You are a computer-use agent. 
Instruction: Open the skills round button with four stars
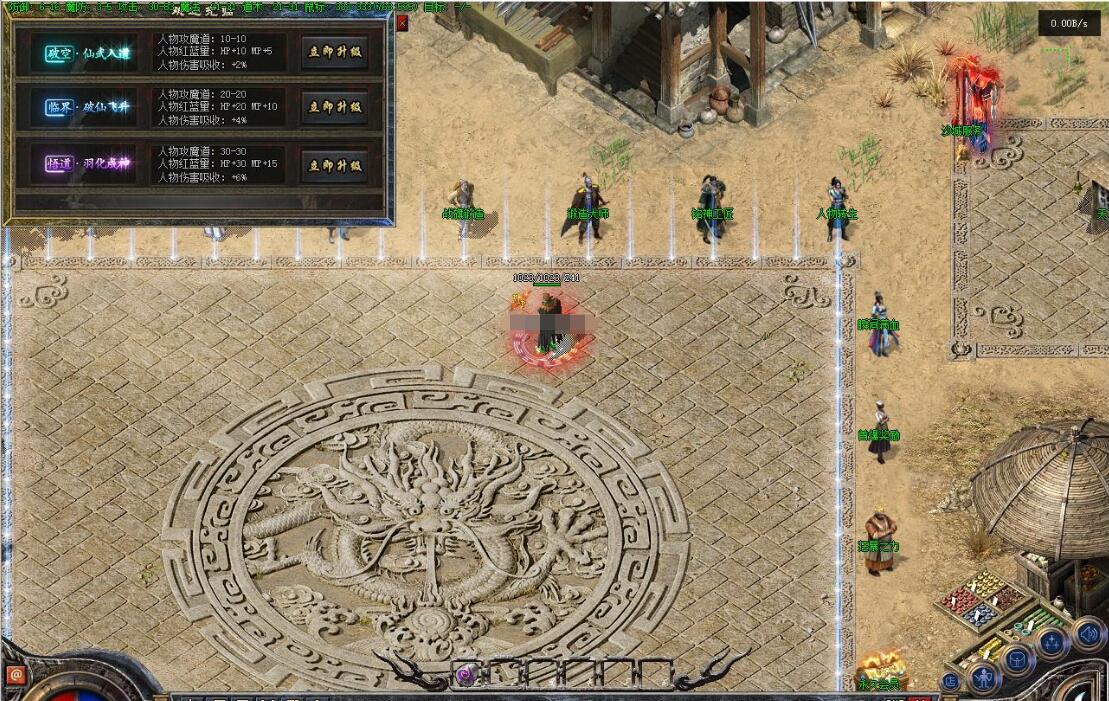(1051, 643)
